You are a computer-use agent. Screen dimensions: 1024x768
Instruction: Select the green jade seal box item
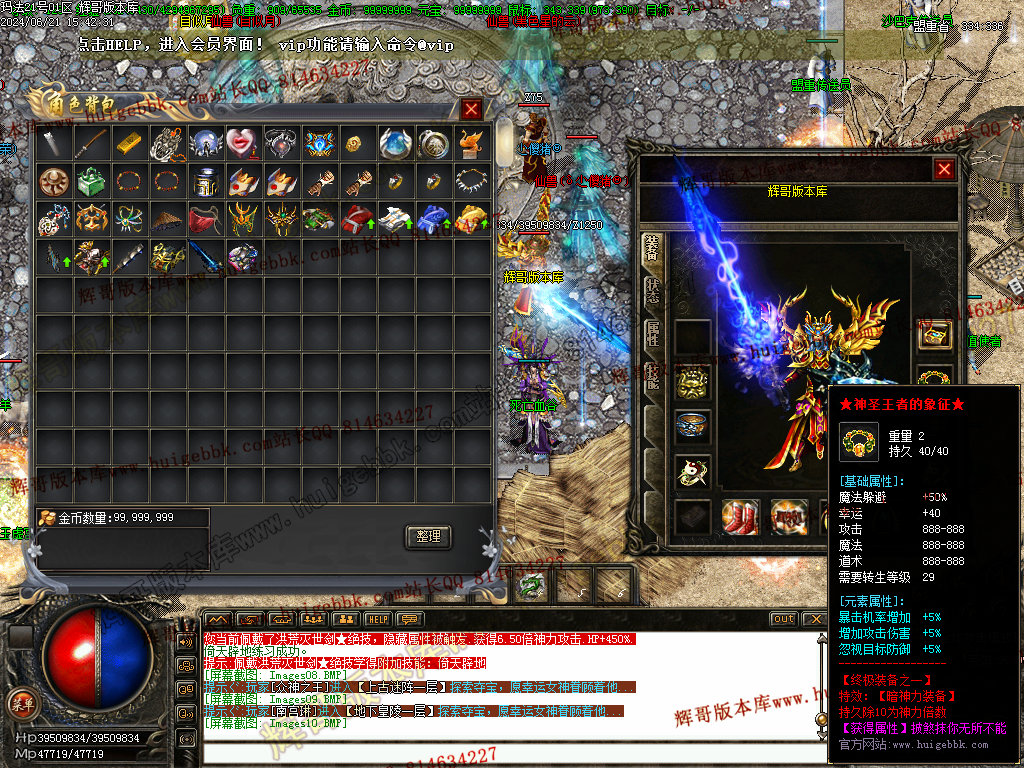92,181
